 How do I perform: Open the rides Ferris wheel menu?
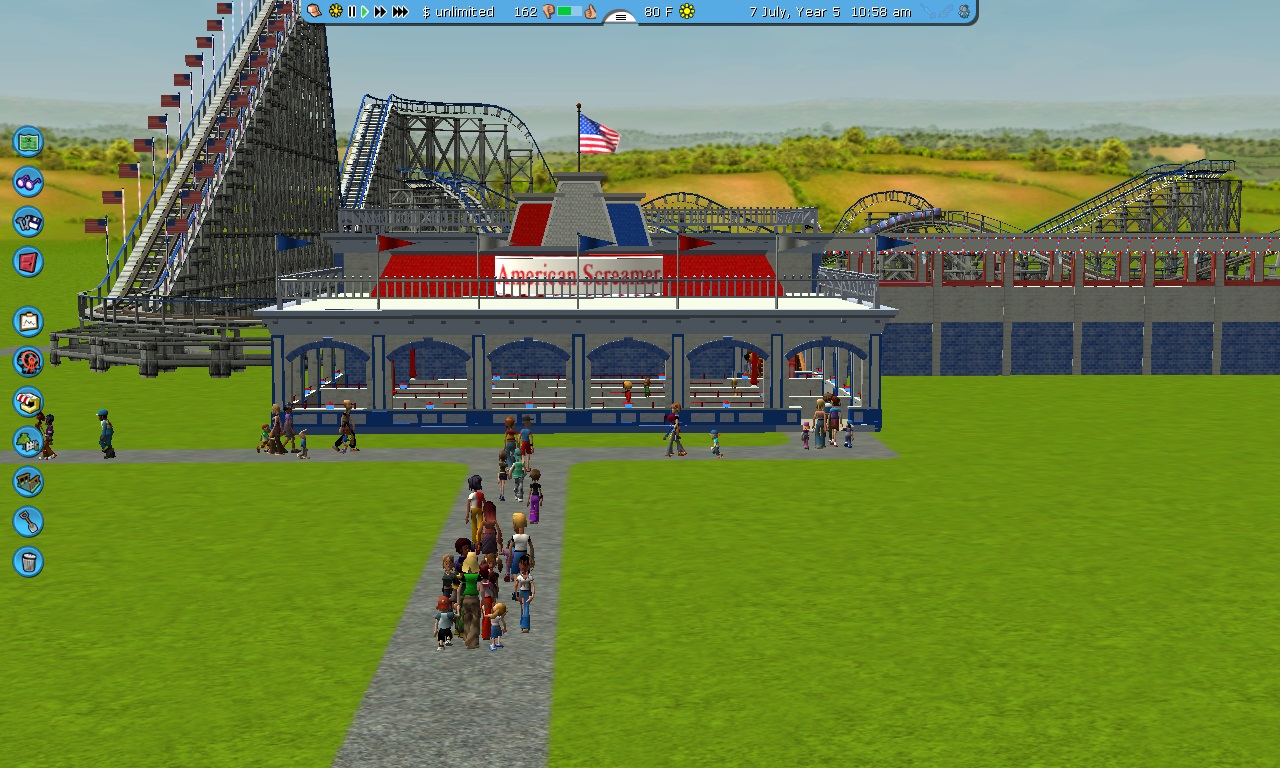click(x=28, y=361)
